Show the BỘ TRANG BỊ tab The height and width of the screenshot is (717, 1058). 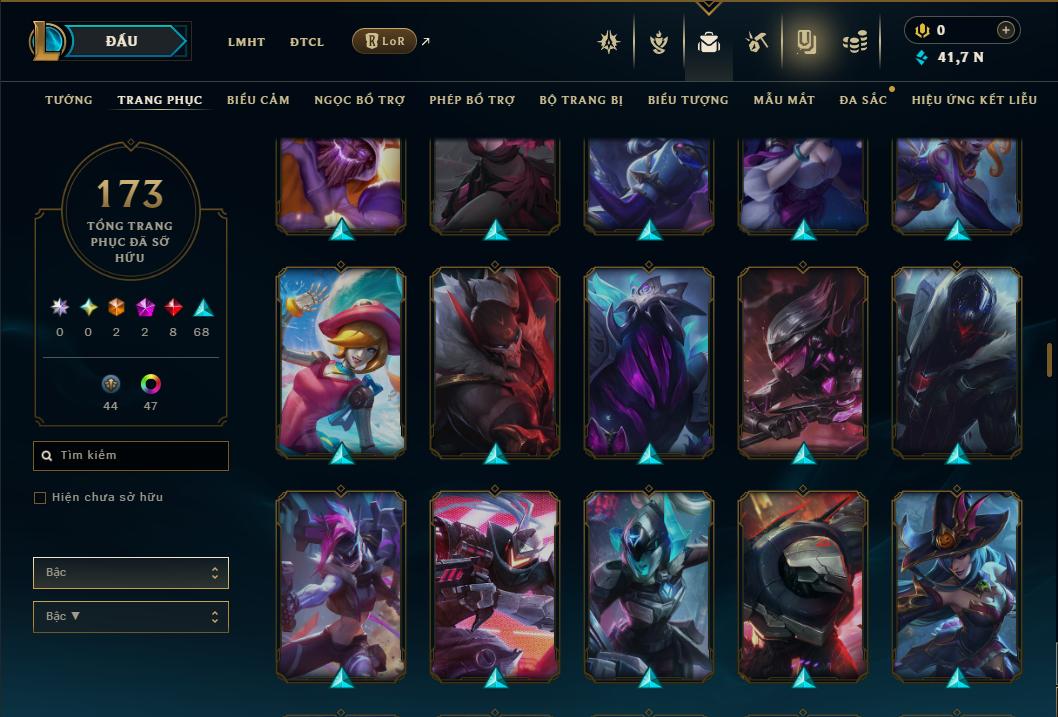click(x=581, y=100)
